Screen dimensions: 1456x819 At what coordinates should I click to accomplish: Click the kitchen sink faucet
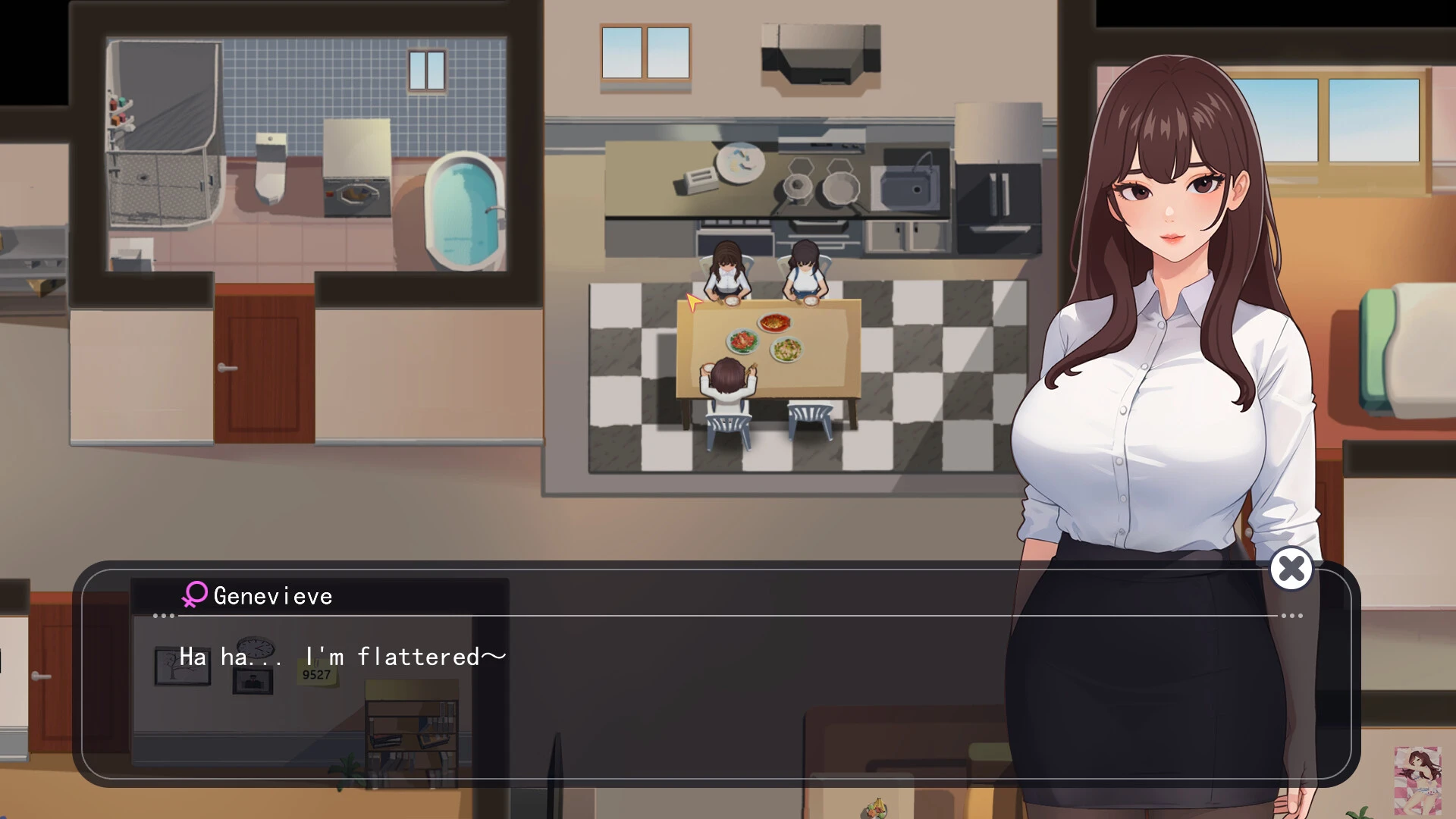click(924, 163)
